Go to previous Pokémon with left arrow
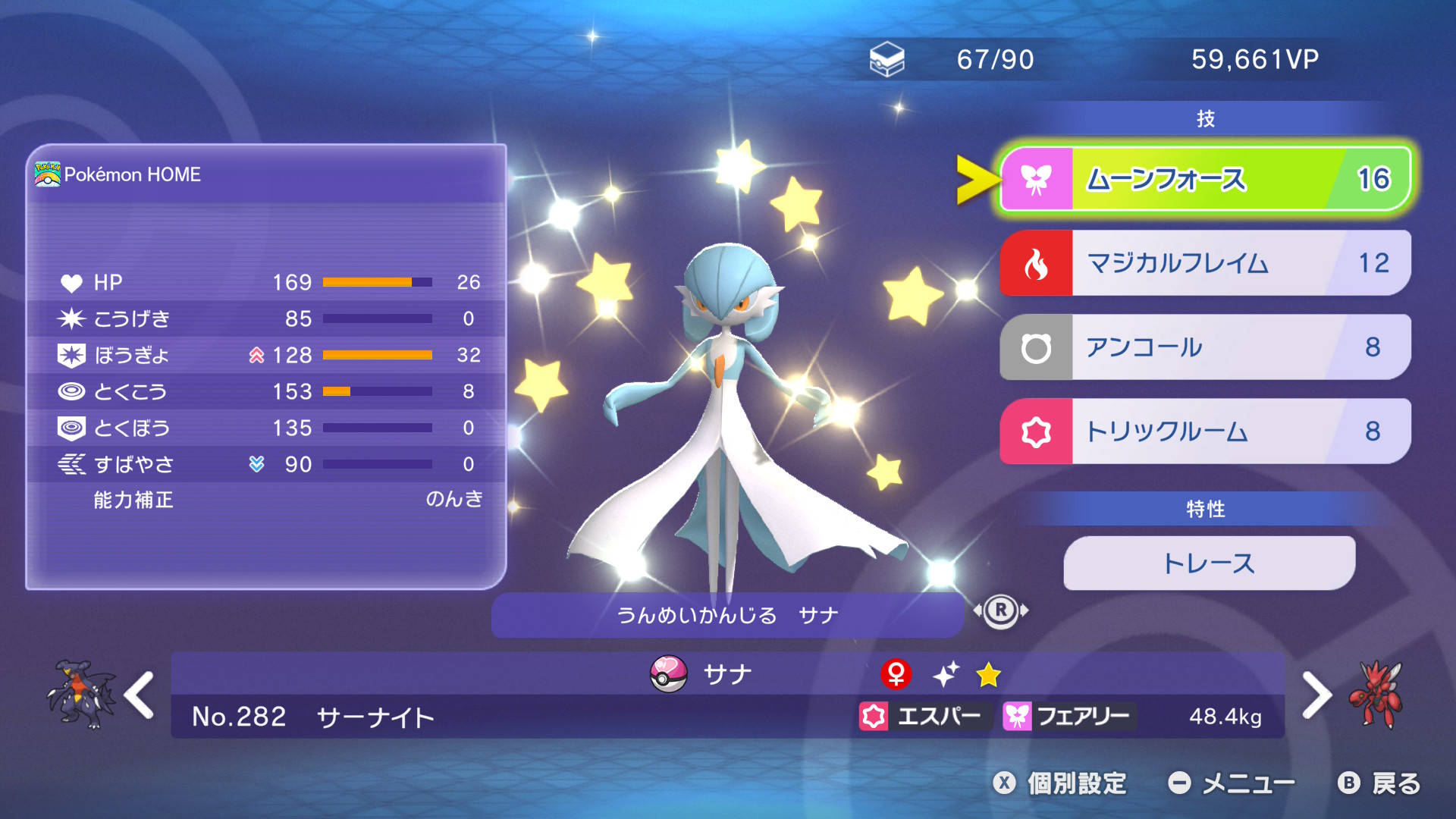The width and height of the screenshot is (1456, 819). coord(140,695)
